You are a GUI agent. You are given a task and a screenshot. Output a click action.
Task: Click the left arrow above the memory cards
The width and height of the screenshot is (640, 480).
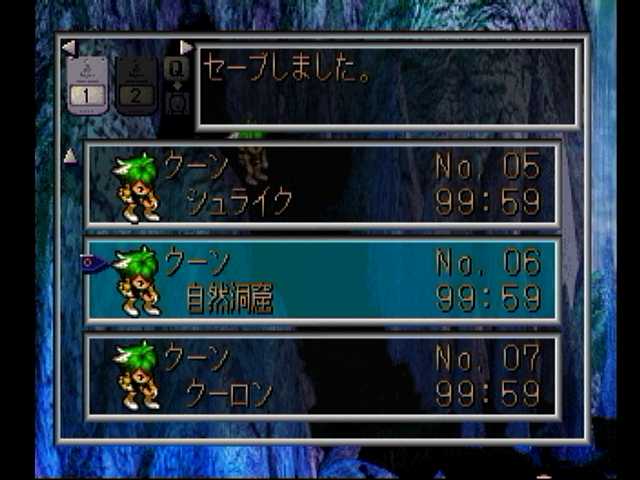tap(68, 47)
